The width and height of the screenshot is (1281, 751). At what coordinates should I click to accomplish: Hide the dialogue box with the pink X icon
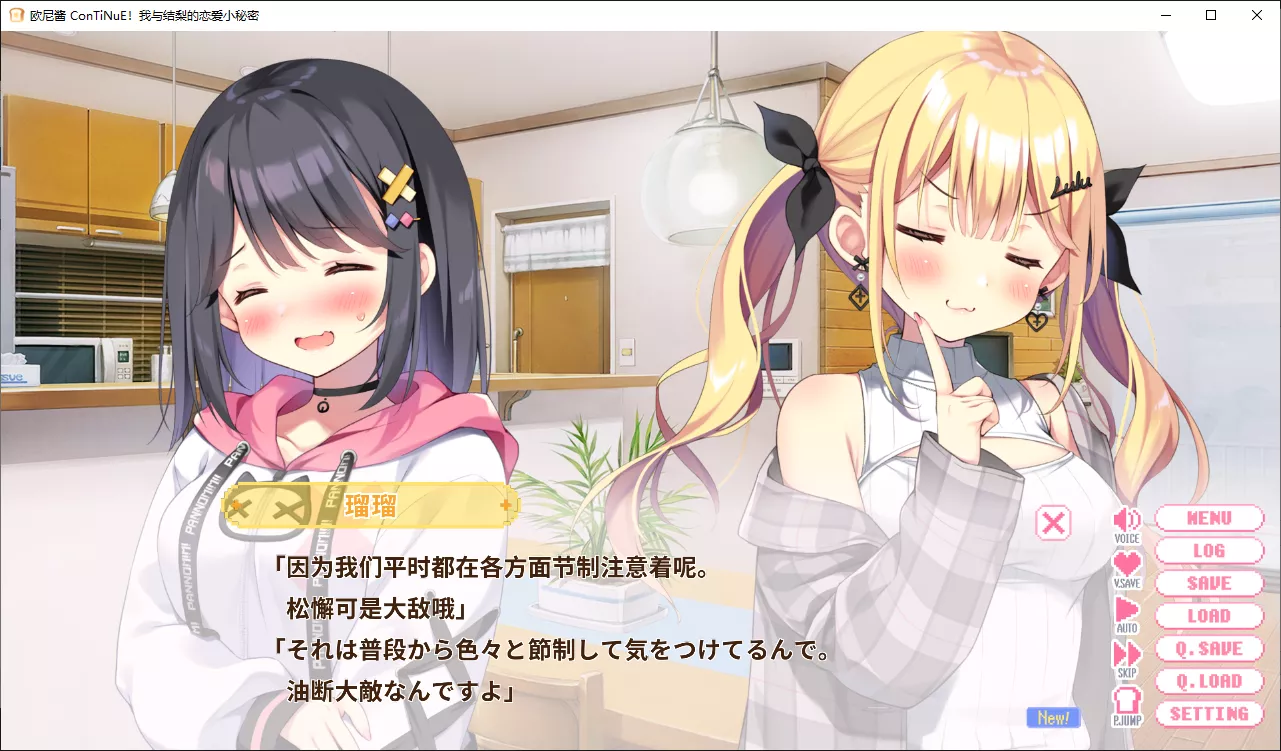click(1052, 522)
